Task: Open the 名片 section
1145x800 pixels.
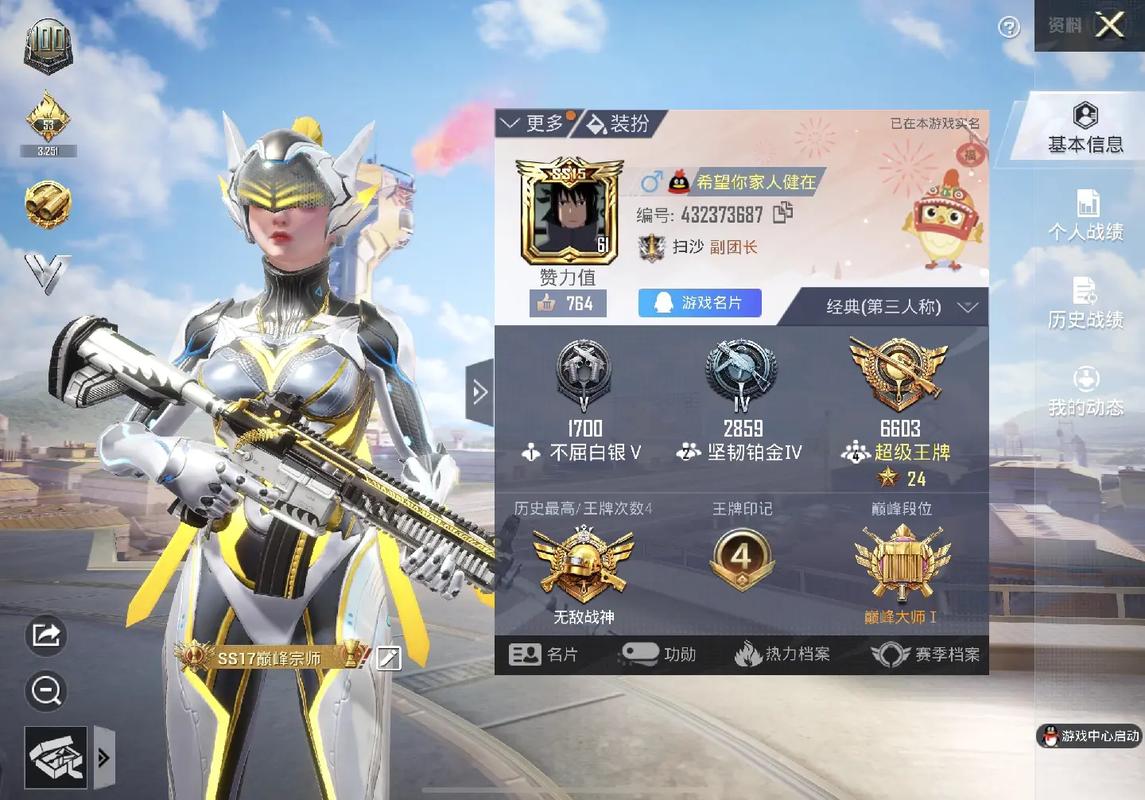Action: click(544, 655)
